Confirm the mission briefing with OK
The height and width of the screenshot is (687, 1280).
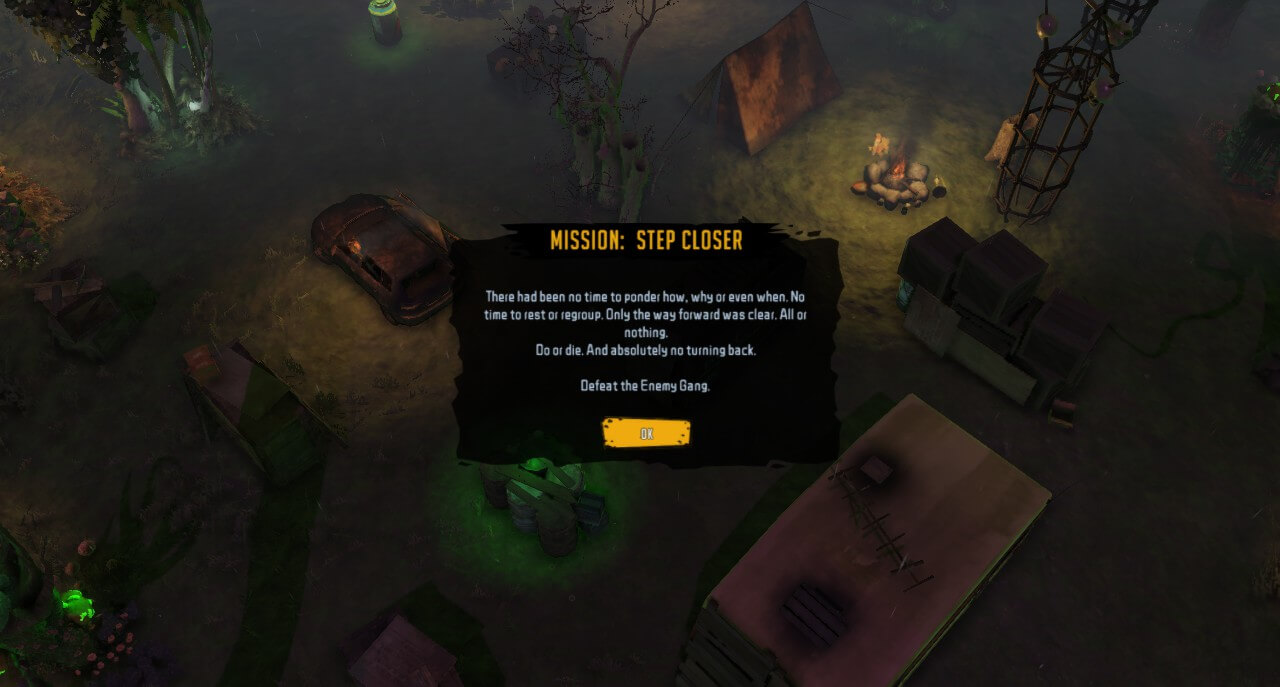coord(646,433)
